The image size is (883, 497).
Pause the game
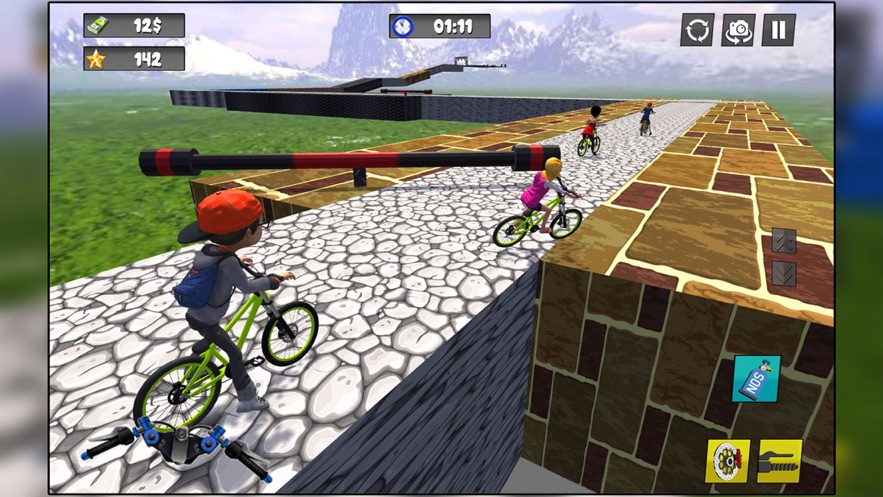click(779, 30)
